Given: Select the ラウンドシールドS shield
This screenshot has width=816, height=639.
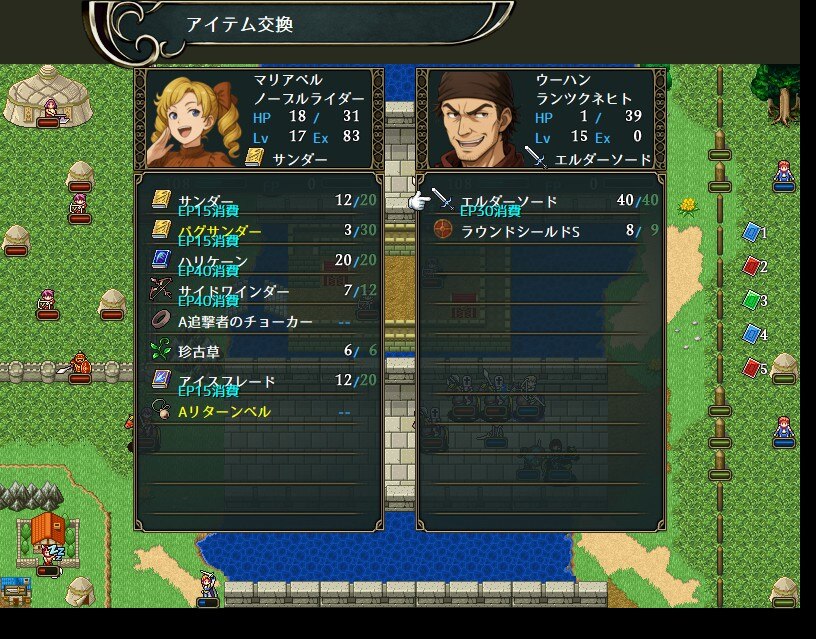Looking at the screenshot, I should 540,231.
